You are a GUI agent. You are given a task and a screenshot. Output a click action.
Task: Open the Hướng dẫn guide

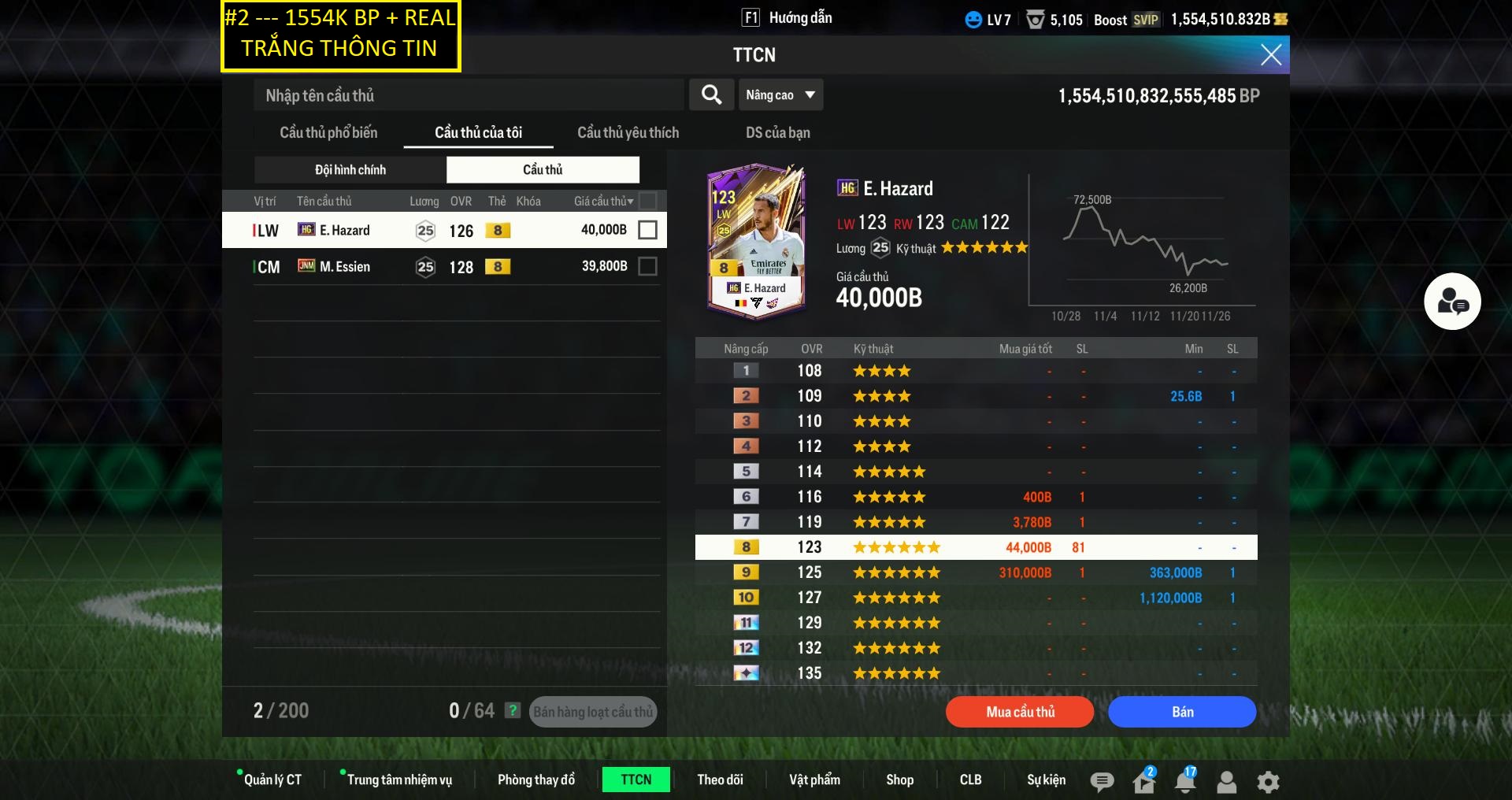pyautogui.click(x=788, y=18)
